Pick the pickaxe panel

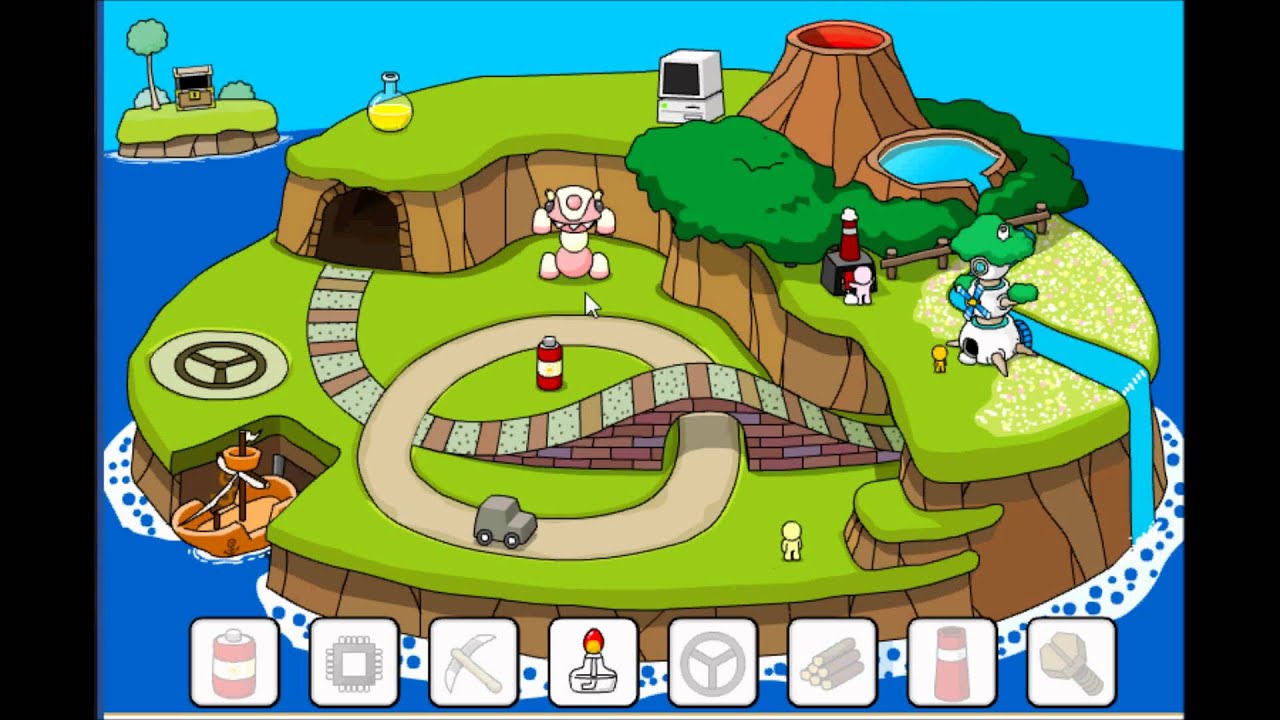(474, 662)
